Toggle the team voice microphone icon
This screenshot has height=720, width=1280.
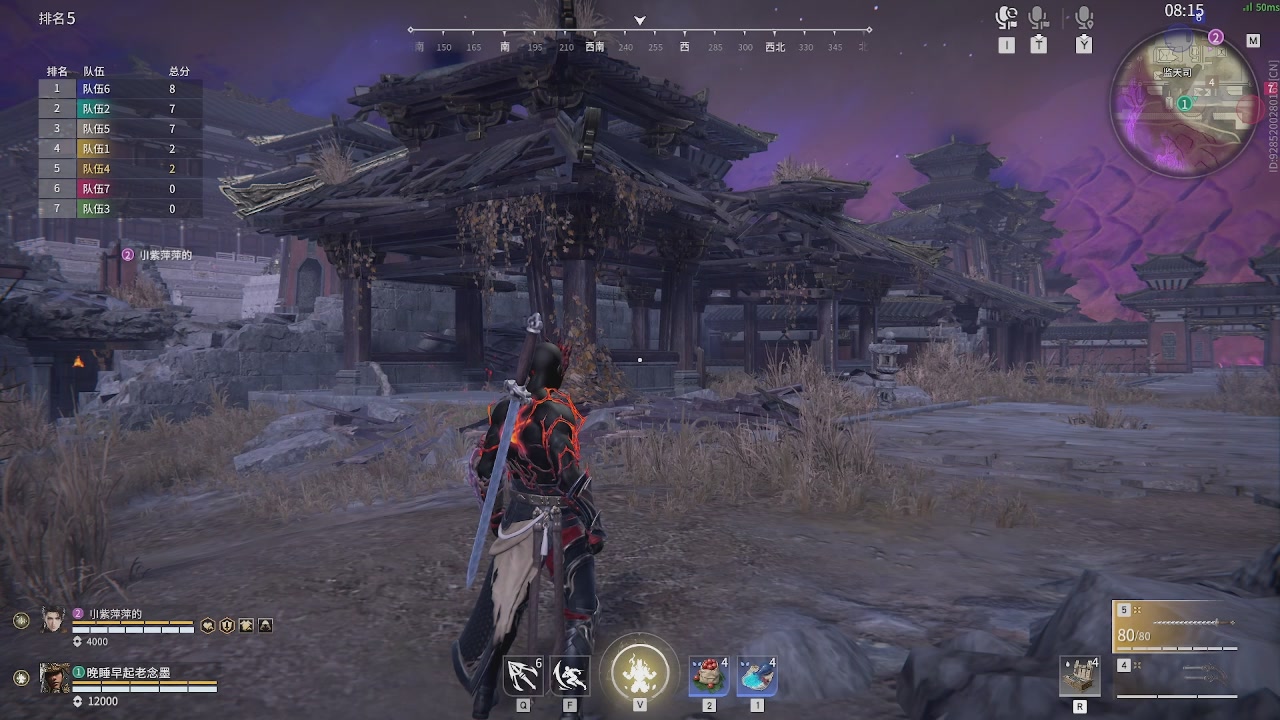[1039, 18]
